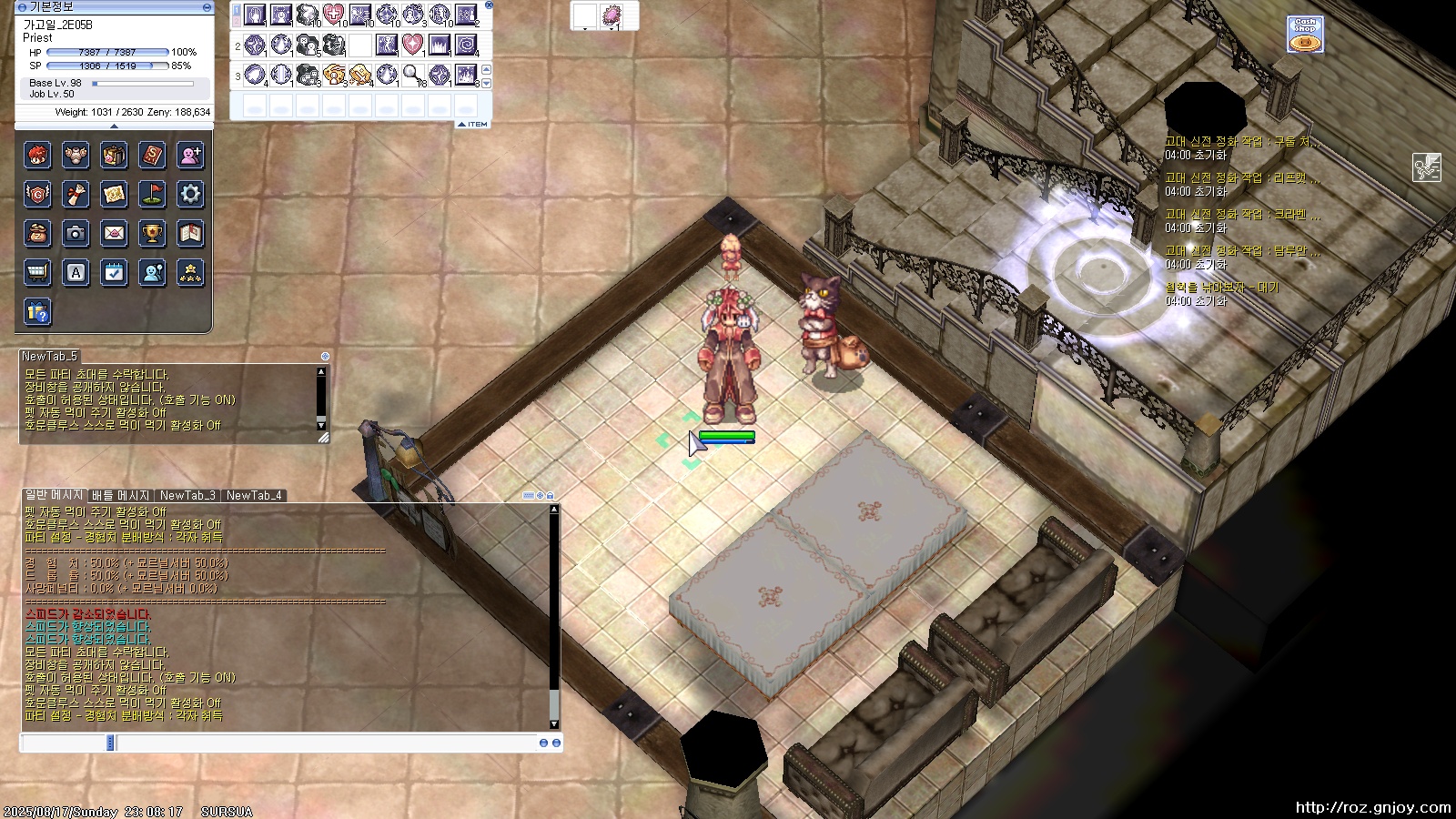Open the shopping cart icon

pyautogui.click(x=37, y=272)
